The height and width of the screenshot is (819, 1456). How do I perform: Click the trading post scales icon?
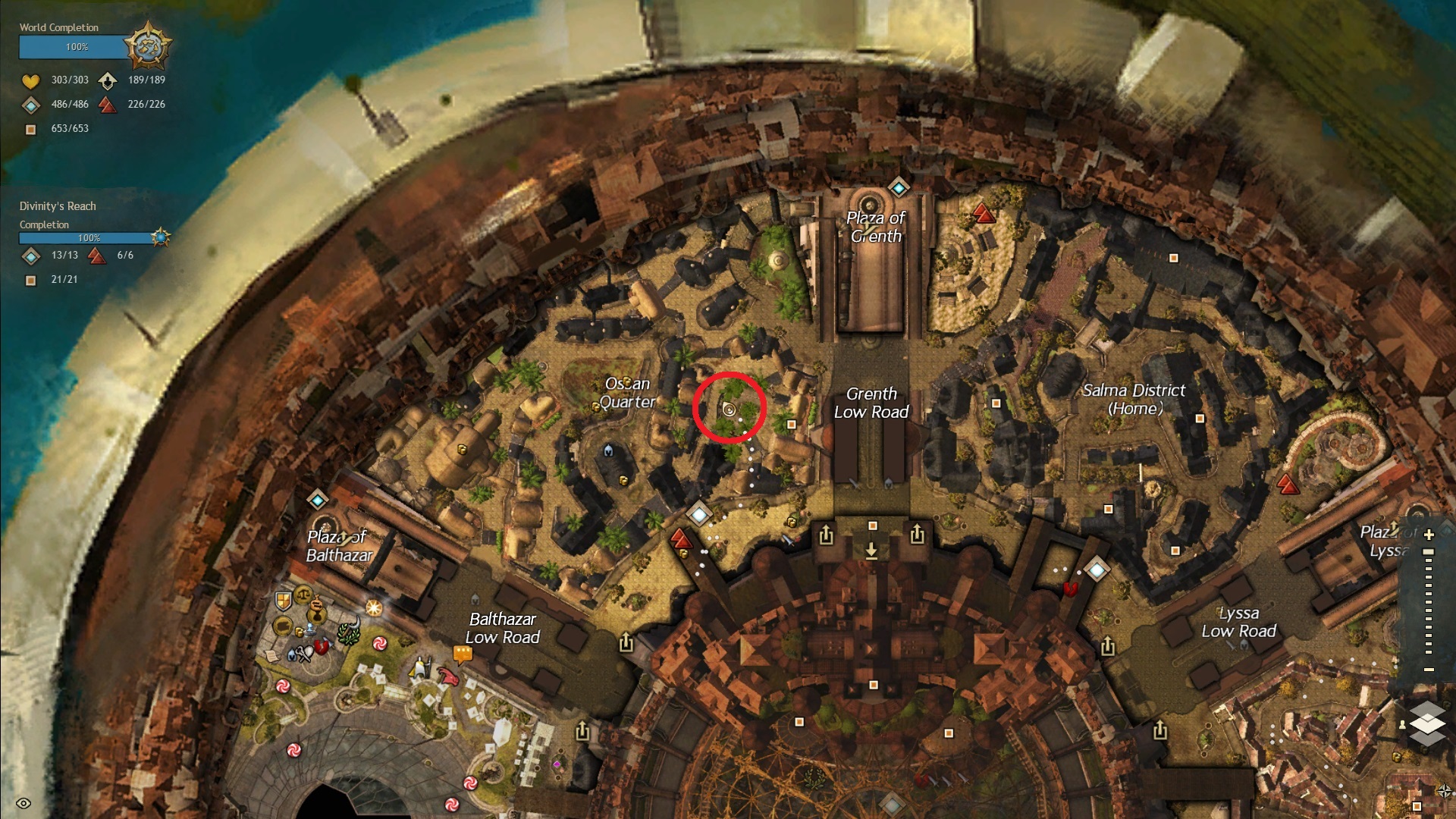304,595
